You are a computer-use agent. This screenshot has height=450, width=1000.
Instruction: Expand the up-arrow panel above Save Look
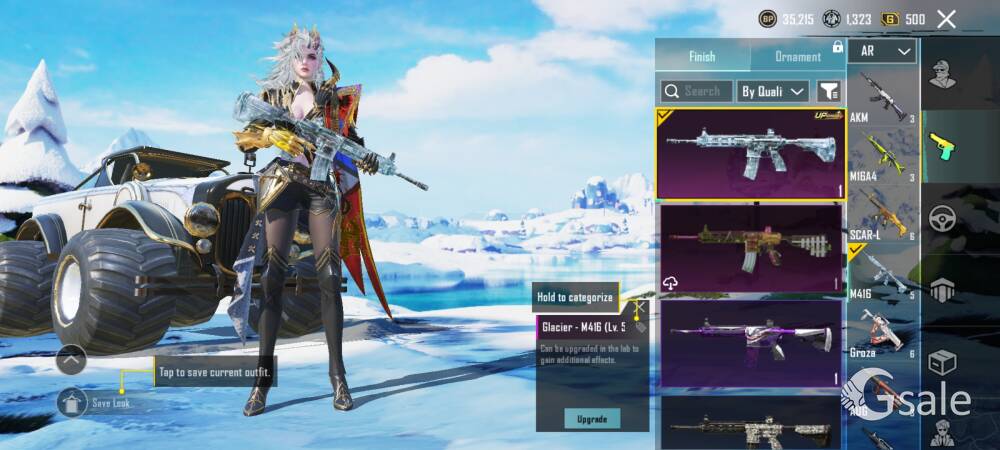pyautogui.click(x=71, y=359)
